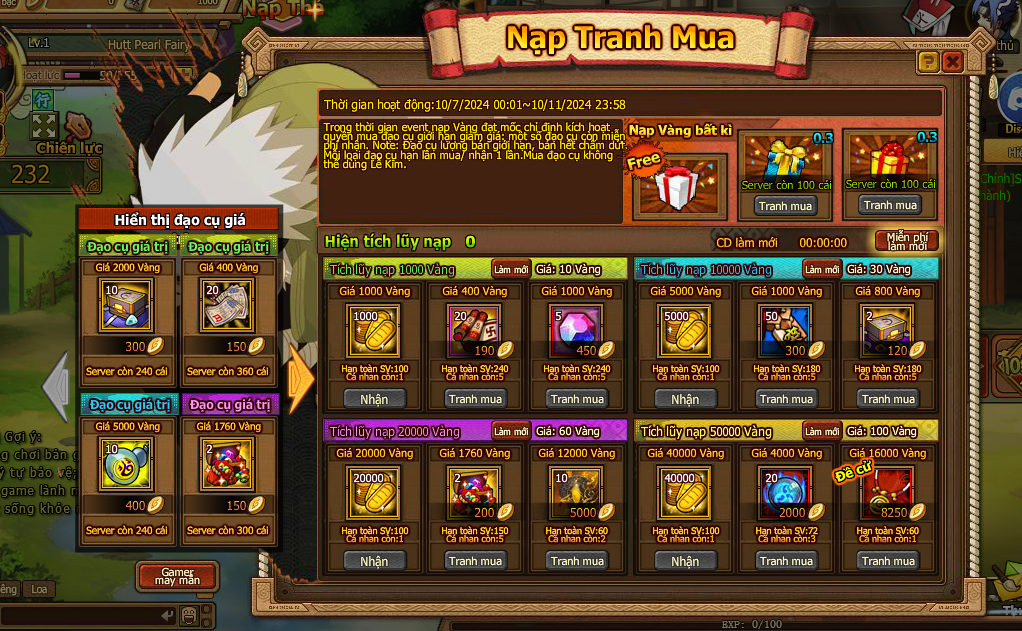Tranh mua the red gift box
1022x631 pixels.
(x=890, y=205)
